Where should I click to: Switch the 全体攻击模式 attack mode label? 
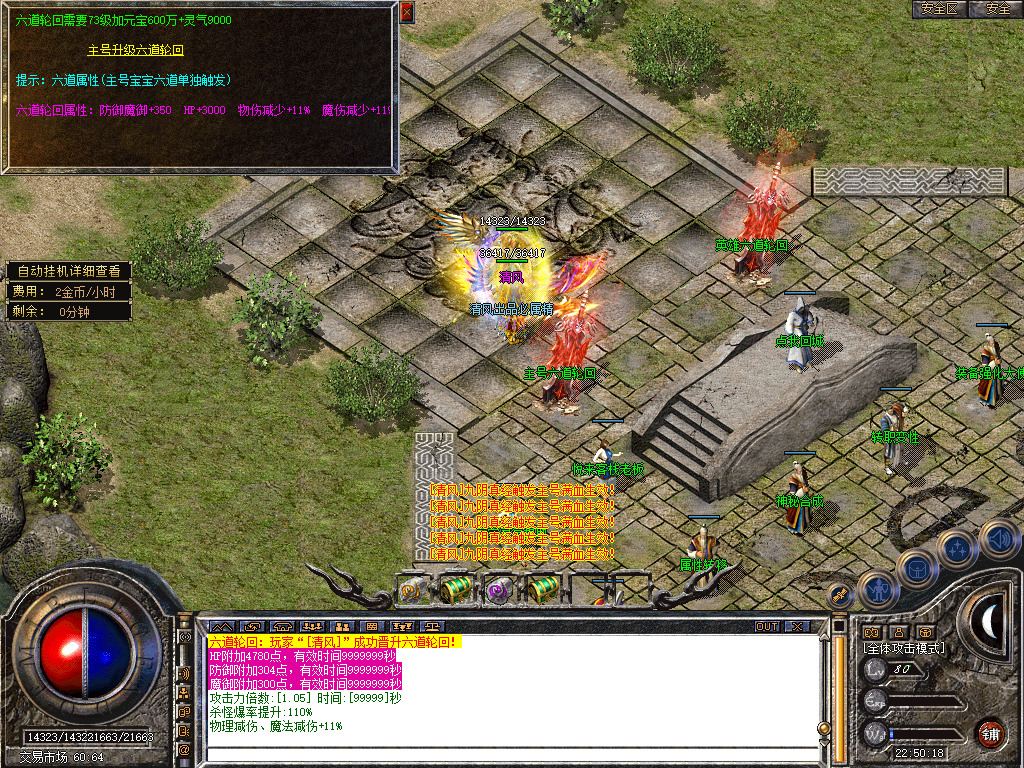[x=903, y=648]
